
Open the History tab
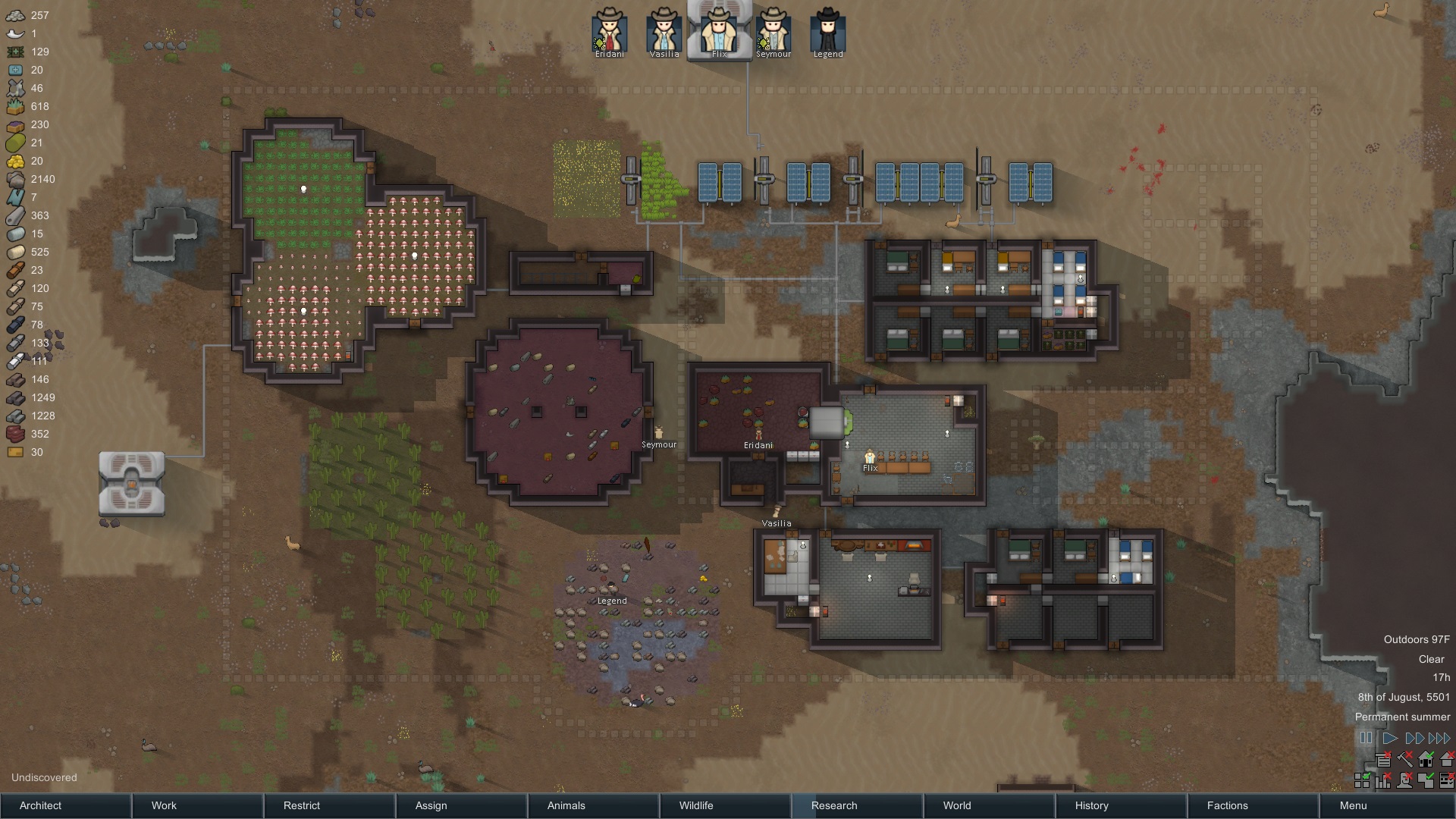click(x=1121, y=805)
